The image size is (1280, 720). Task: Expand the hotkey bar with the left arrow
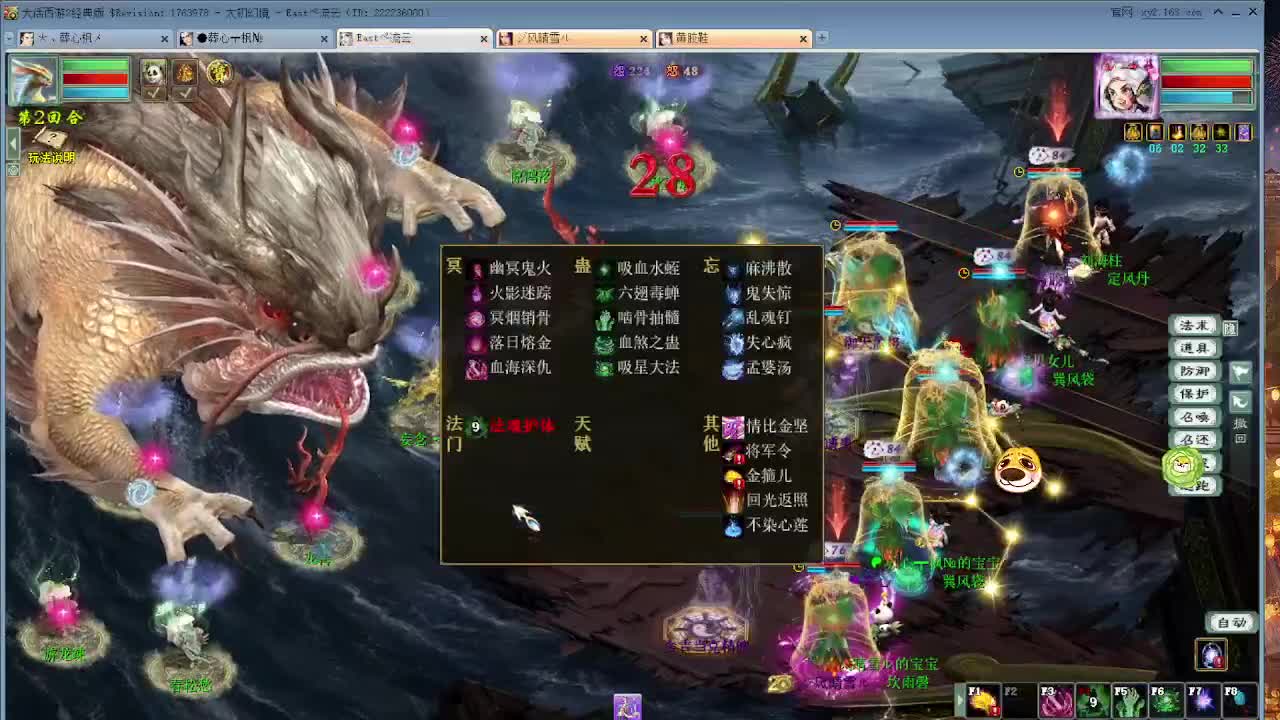(x=960, y=700)
